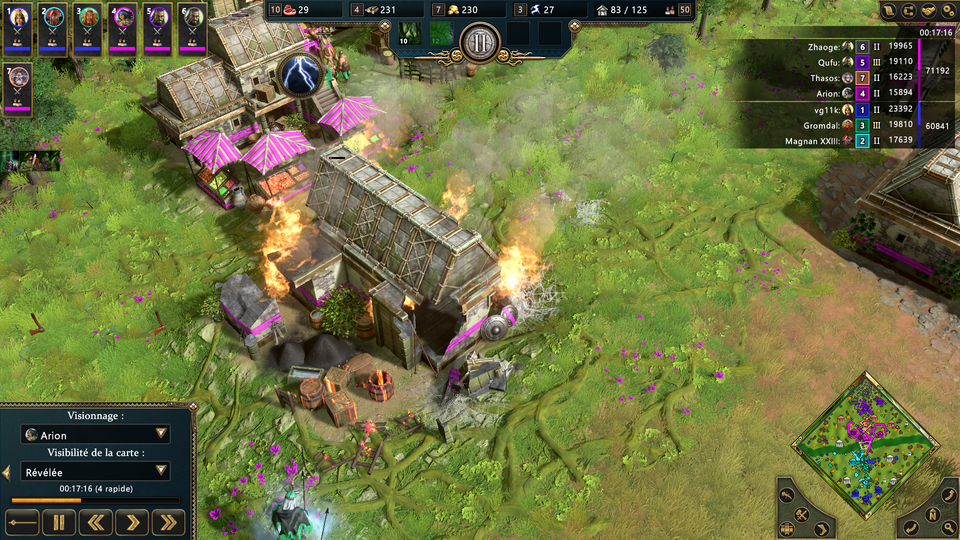
Task: Open the Visionnage player dropdown showing Arion
Action: click(95, 434)
